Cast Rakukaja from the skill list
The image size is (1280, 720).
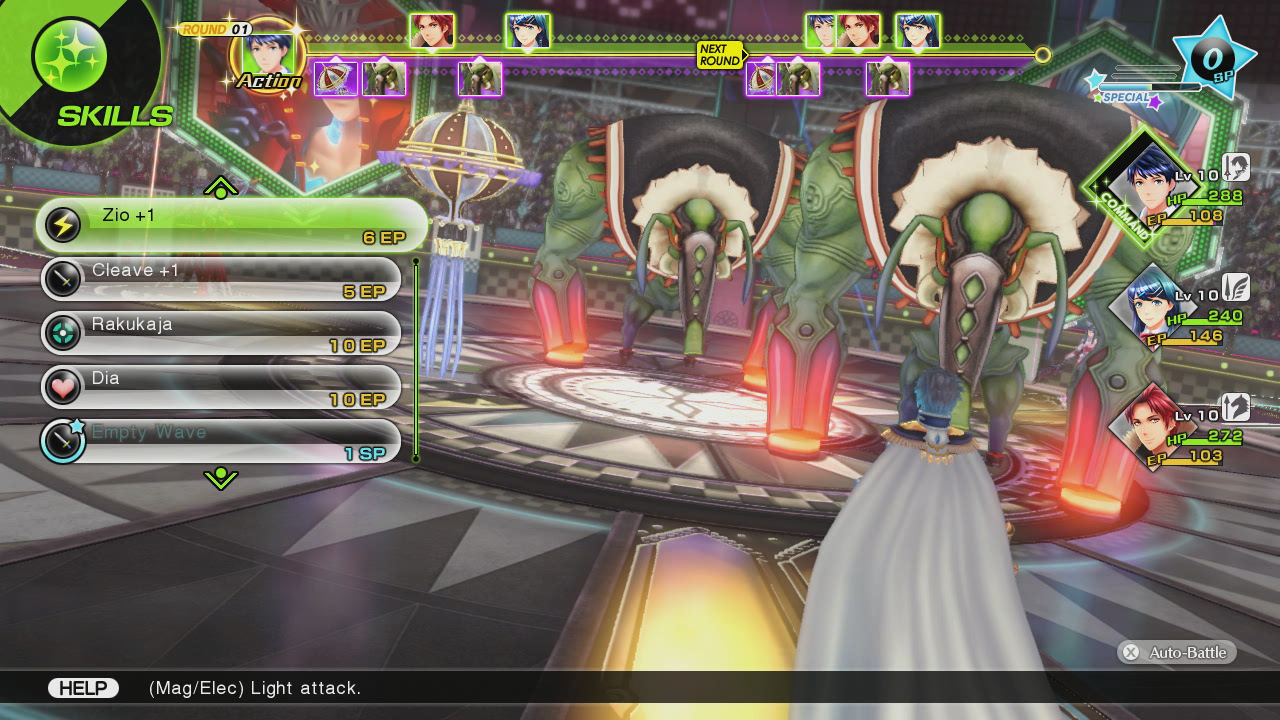(221, 333)
